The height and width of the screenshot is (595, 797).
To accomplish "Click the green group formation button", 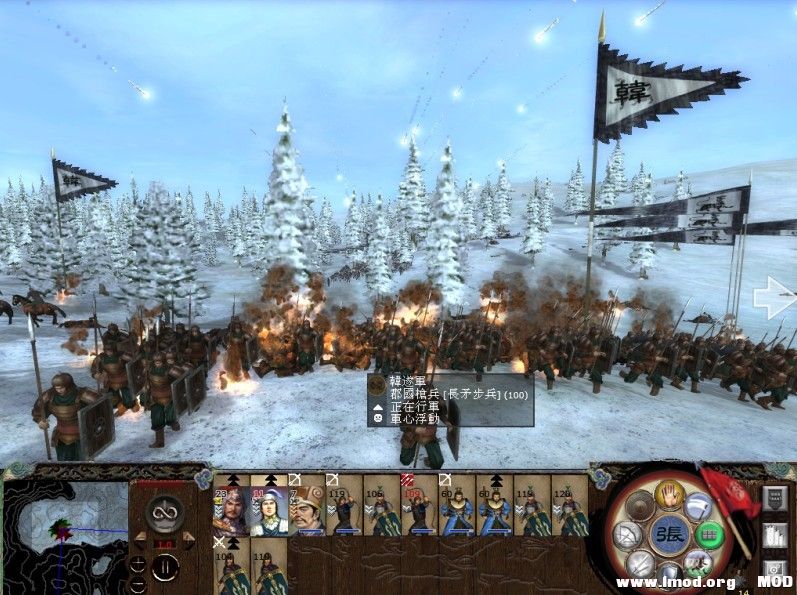I will pyautogui.click(x=709, y=536).
